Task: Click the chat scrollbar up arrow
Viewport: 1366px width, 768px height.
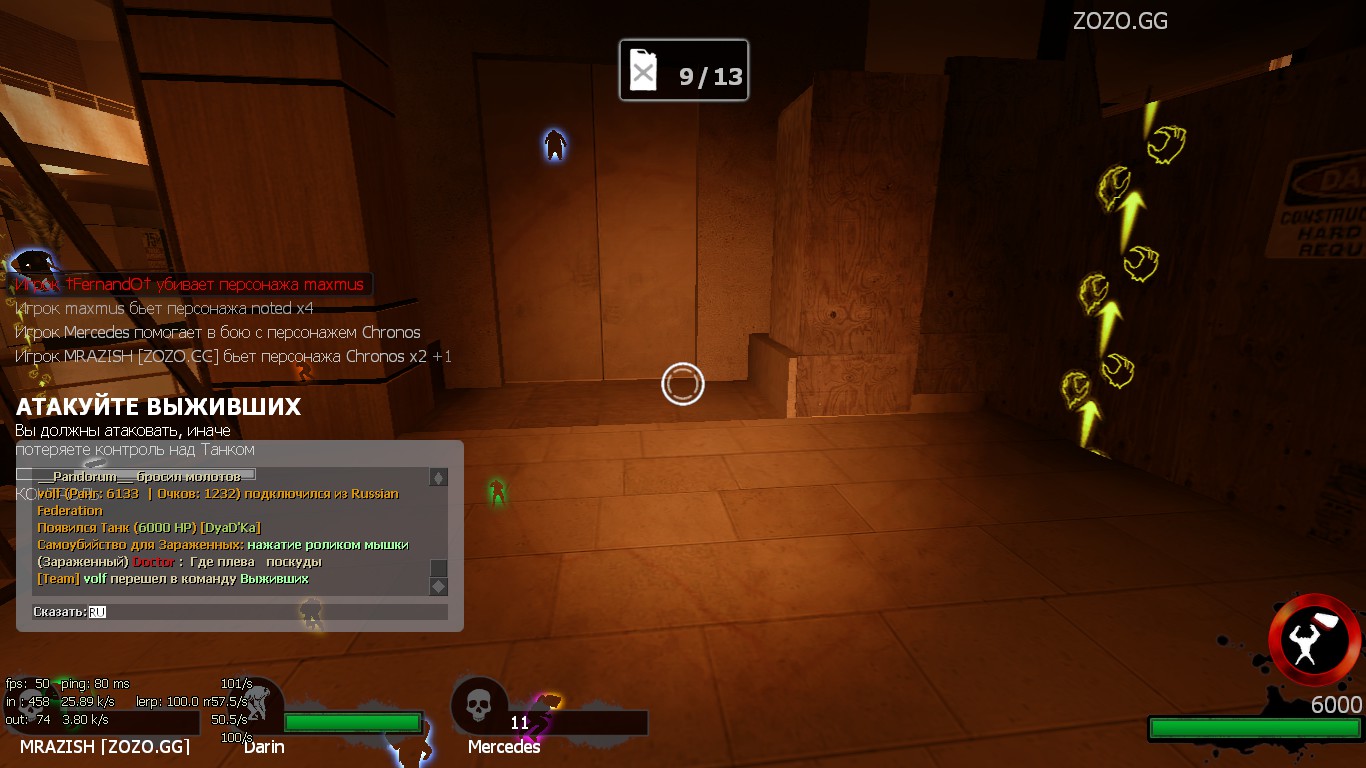Action: (438, 478)
